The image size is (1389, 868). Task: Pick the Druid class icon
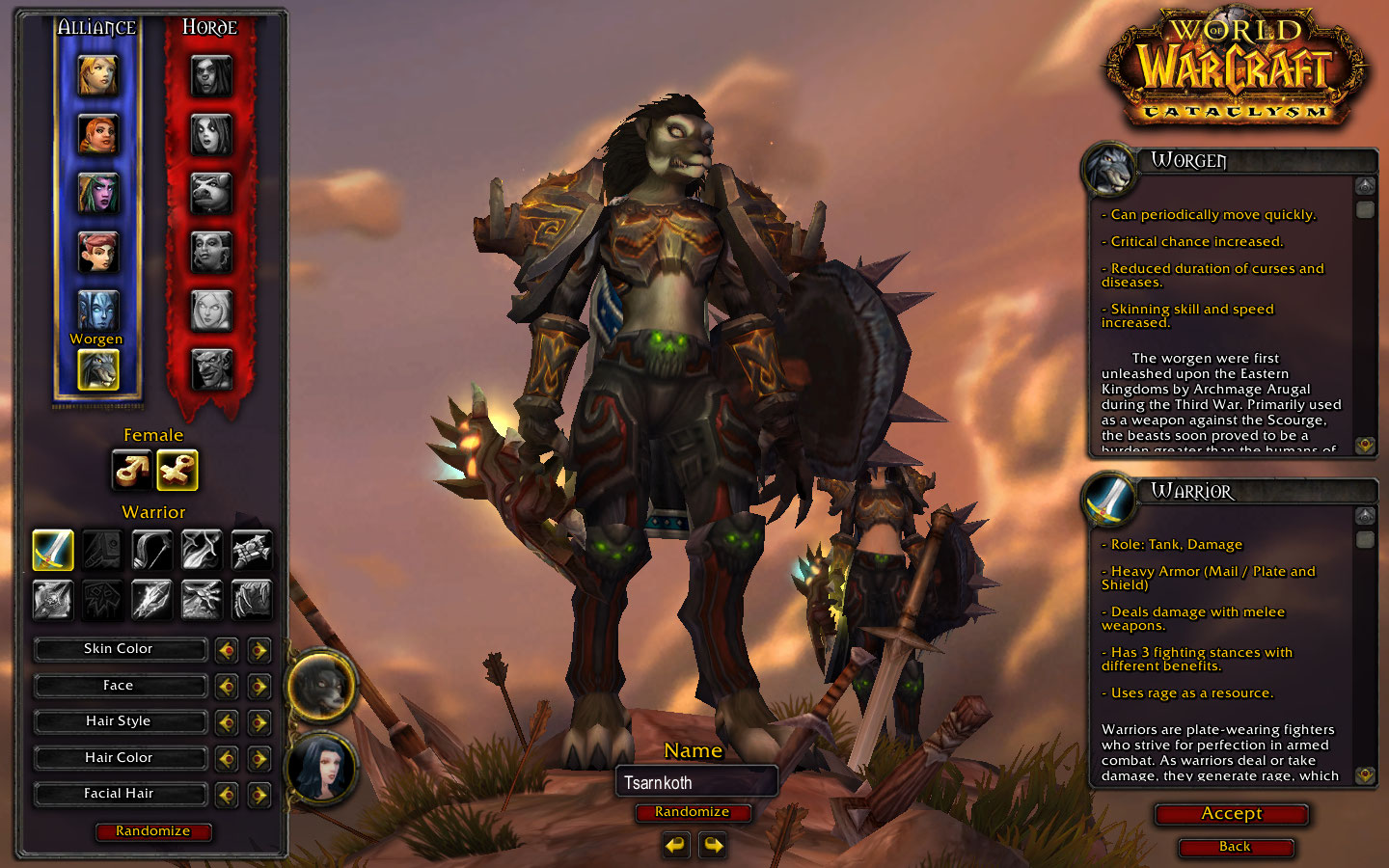tap(251, 599)
